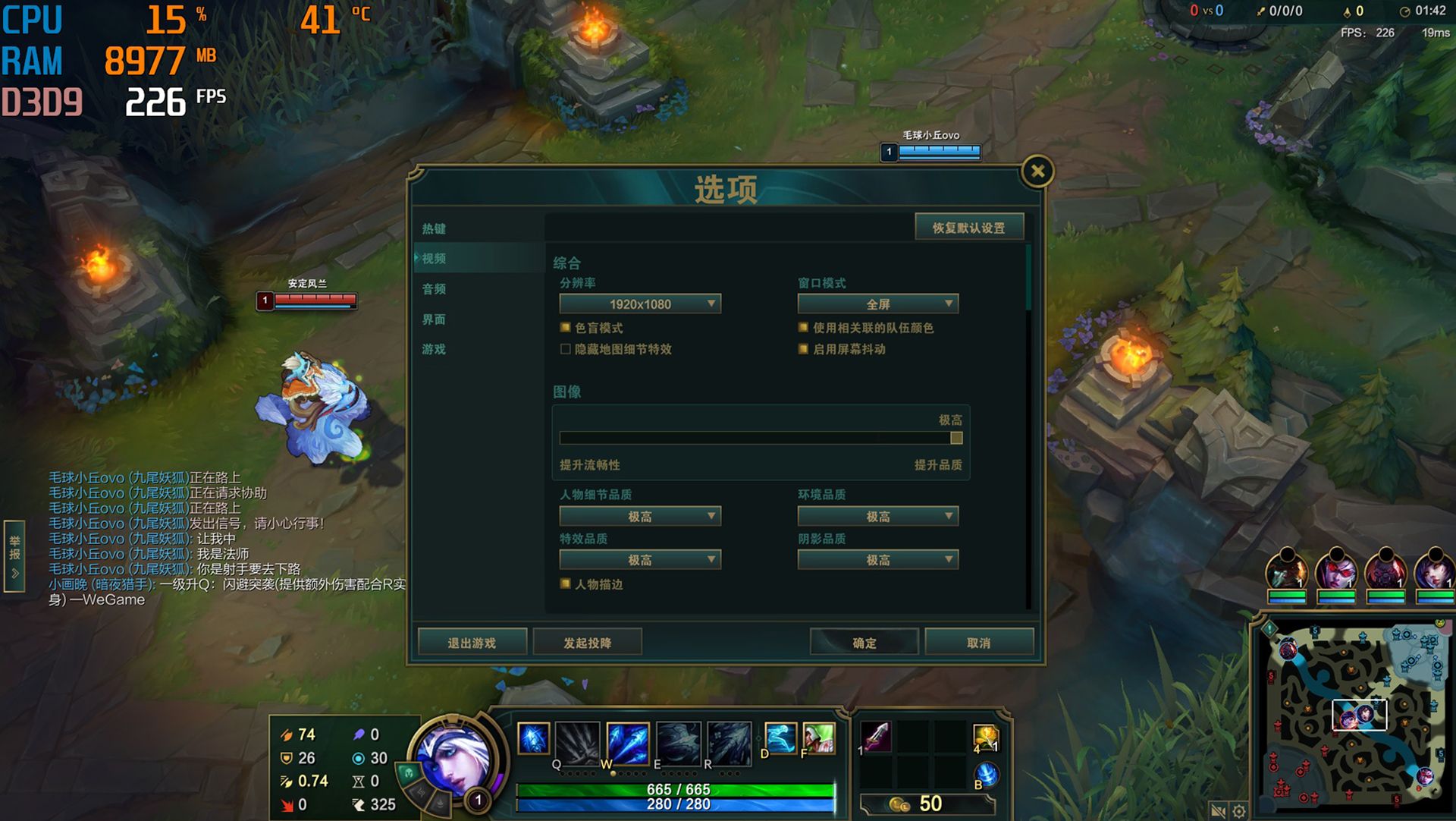Uncheck the 色盲模式 checkbox
Screen dimensions: 1456x821
[565, 327]
